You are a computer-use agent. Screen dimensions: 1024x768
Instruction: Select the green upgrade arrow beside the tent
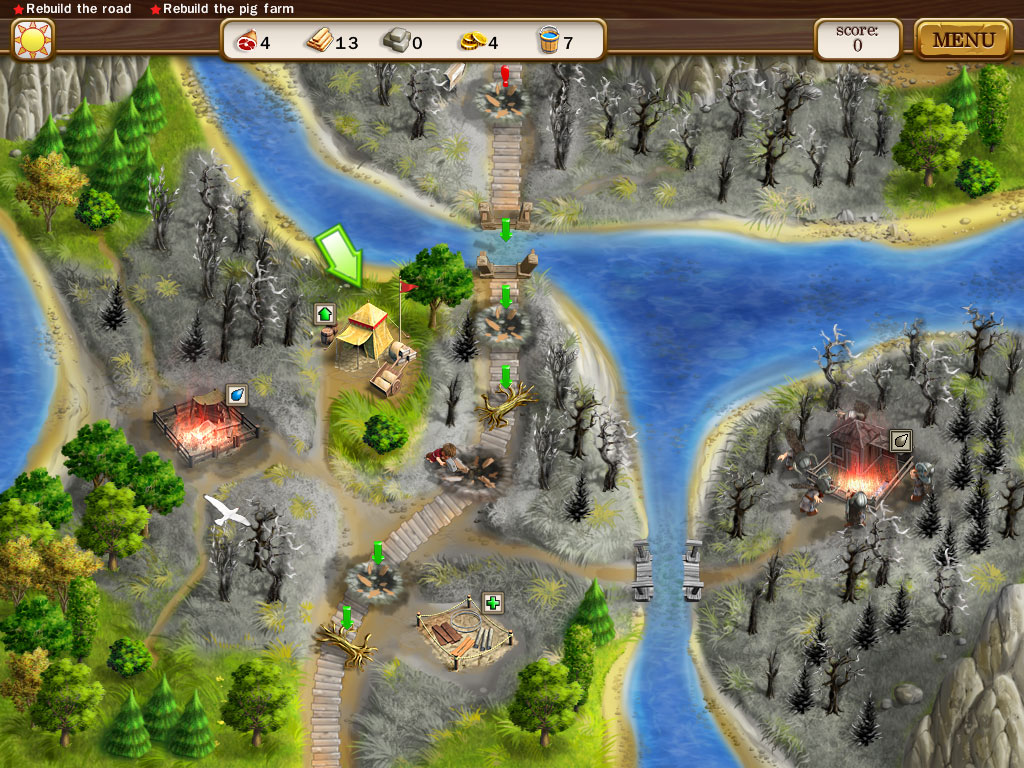tap(325, 314)
